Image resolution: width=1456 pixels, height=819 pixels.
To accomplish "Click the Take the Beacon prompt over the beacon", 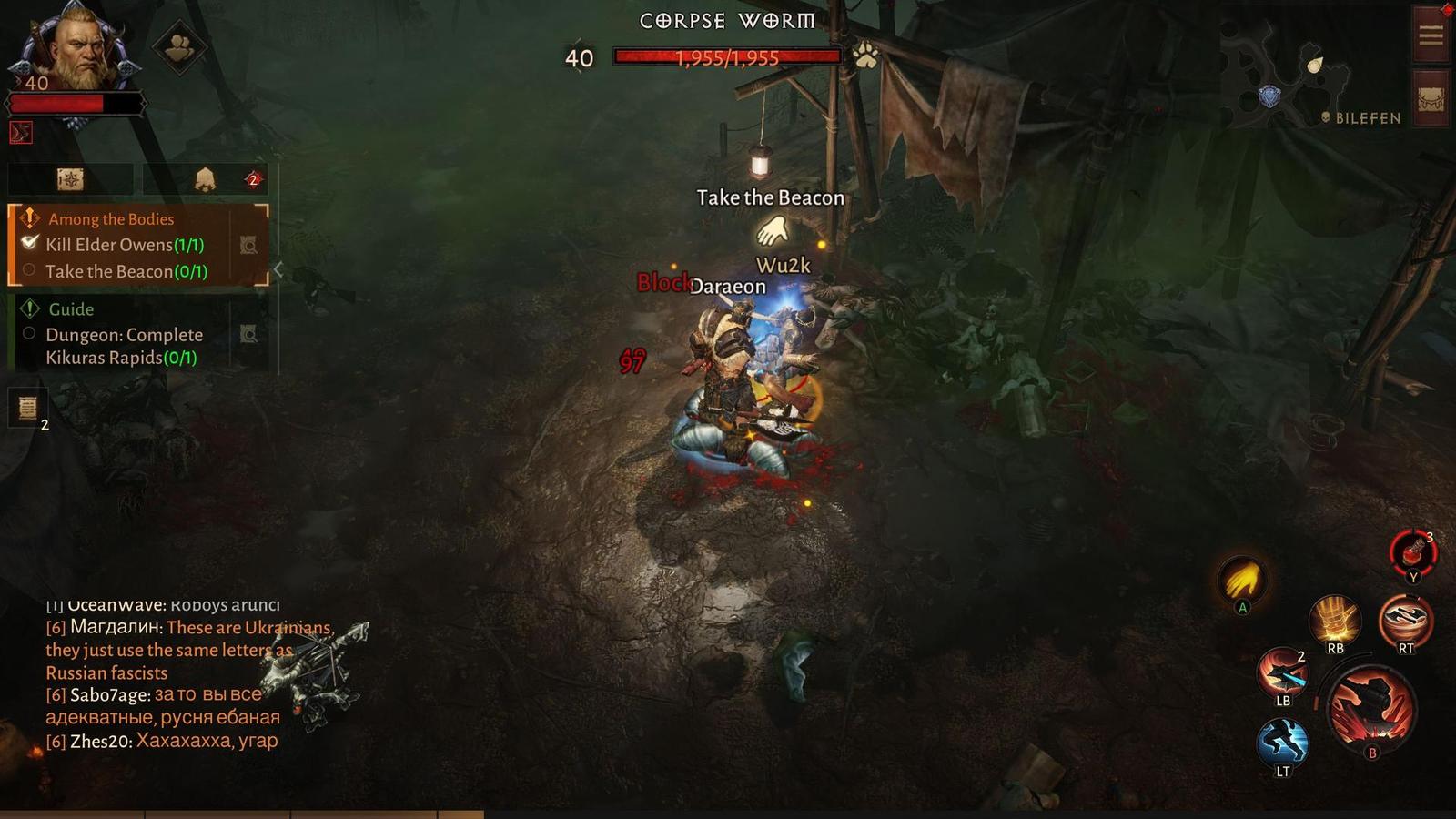I will tap(770, 197).
